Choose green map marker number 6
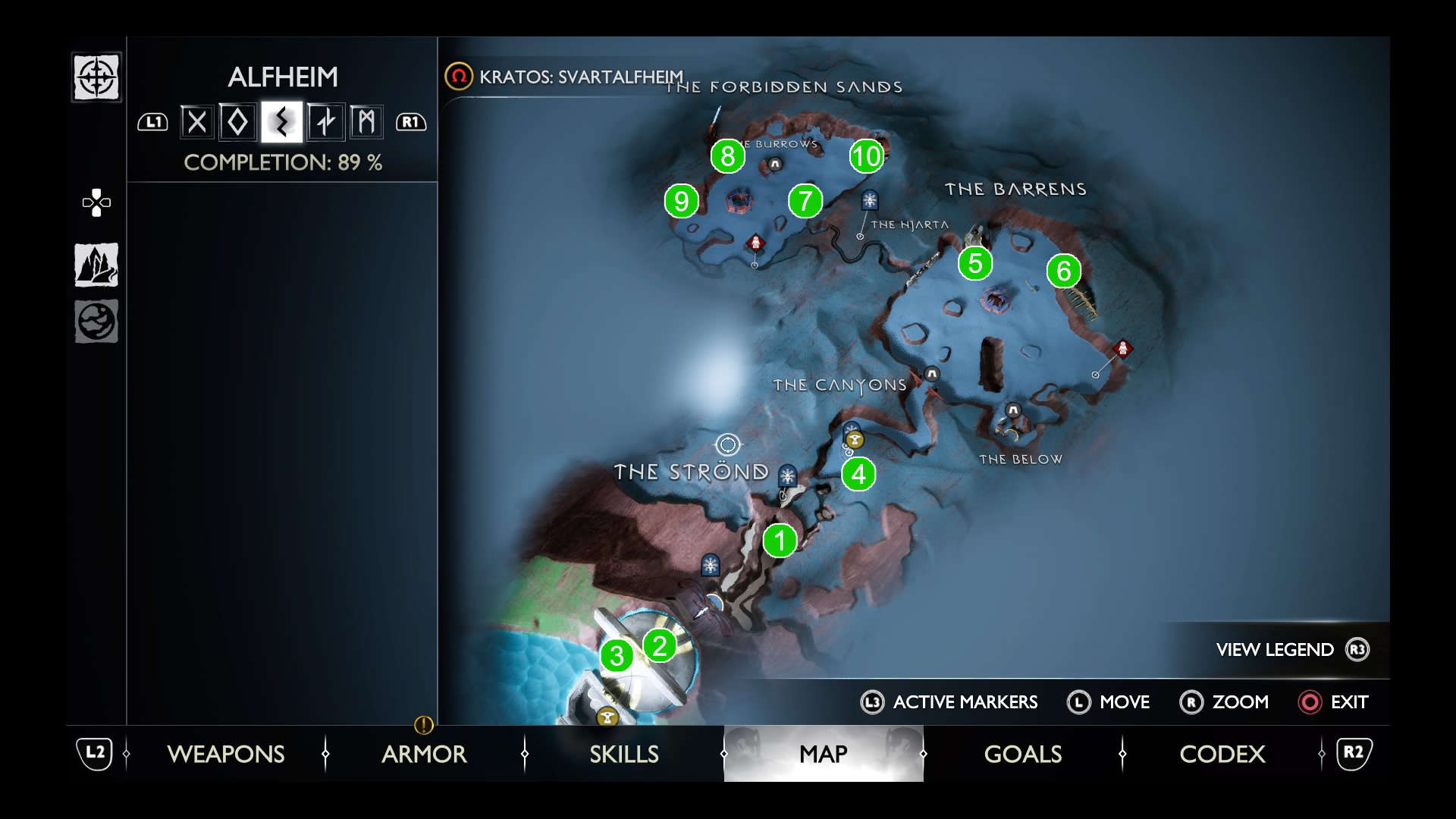The image size is (1456, 819). (x=1064, y=271)
